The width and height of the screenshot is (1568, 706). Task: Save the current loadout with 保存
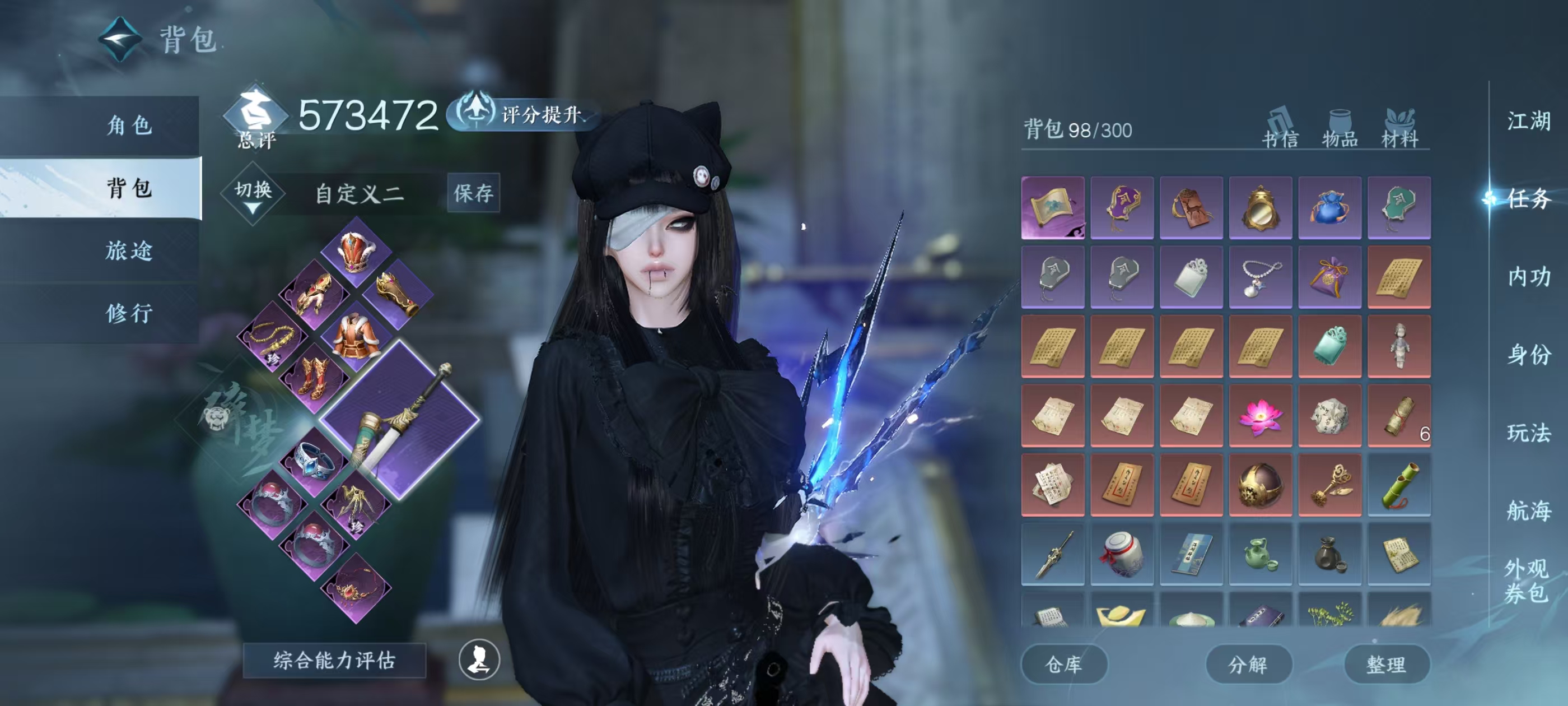coord(473,193)
